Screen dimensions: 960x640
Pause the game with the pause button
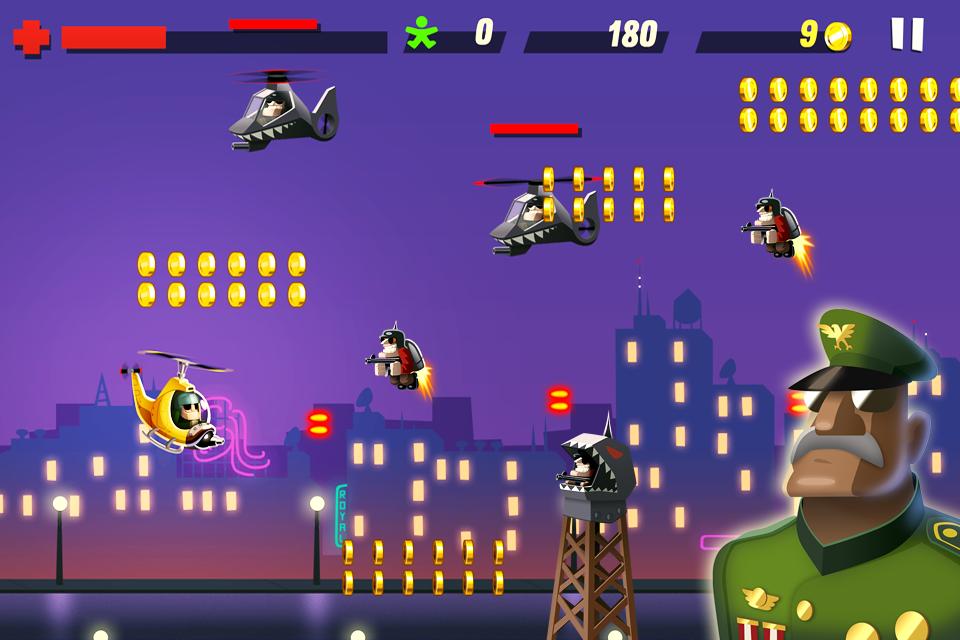(x=907, y=34)
